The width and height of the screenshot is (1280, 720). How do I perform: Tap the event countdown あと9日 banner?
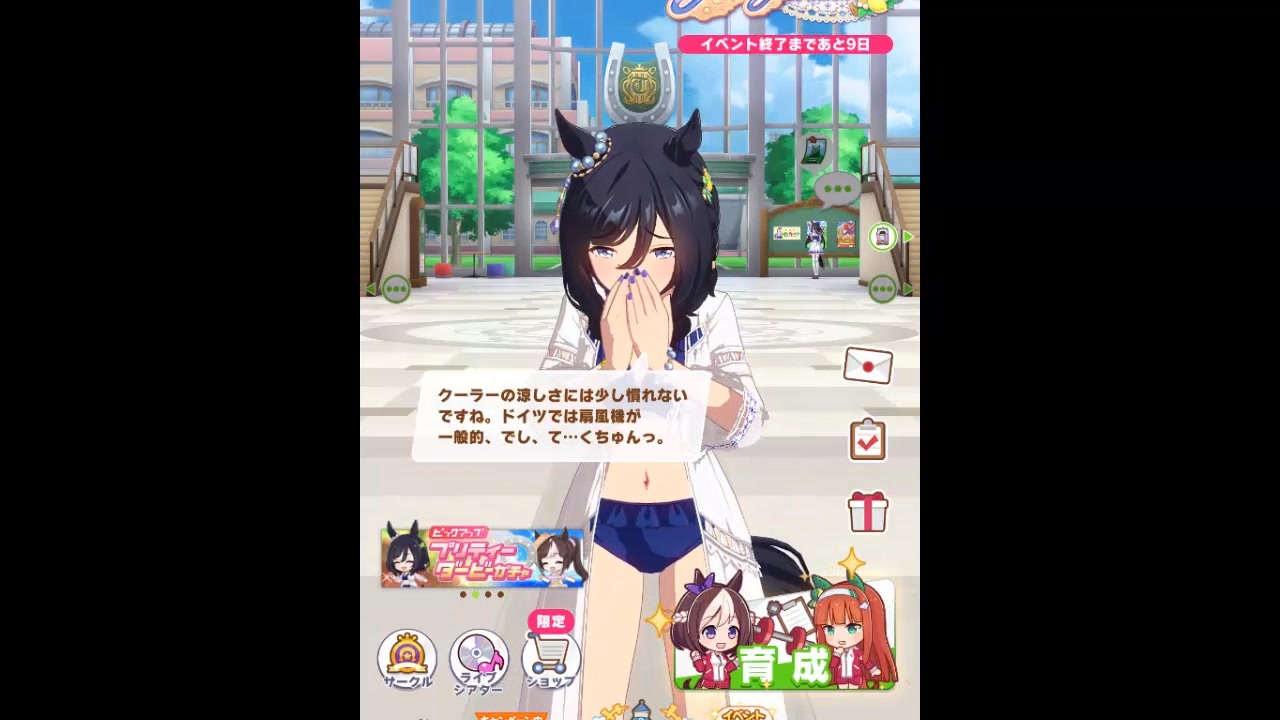tap(786, 44)
